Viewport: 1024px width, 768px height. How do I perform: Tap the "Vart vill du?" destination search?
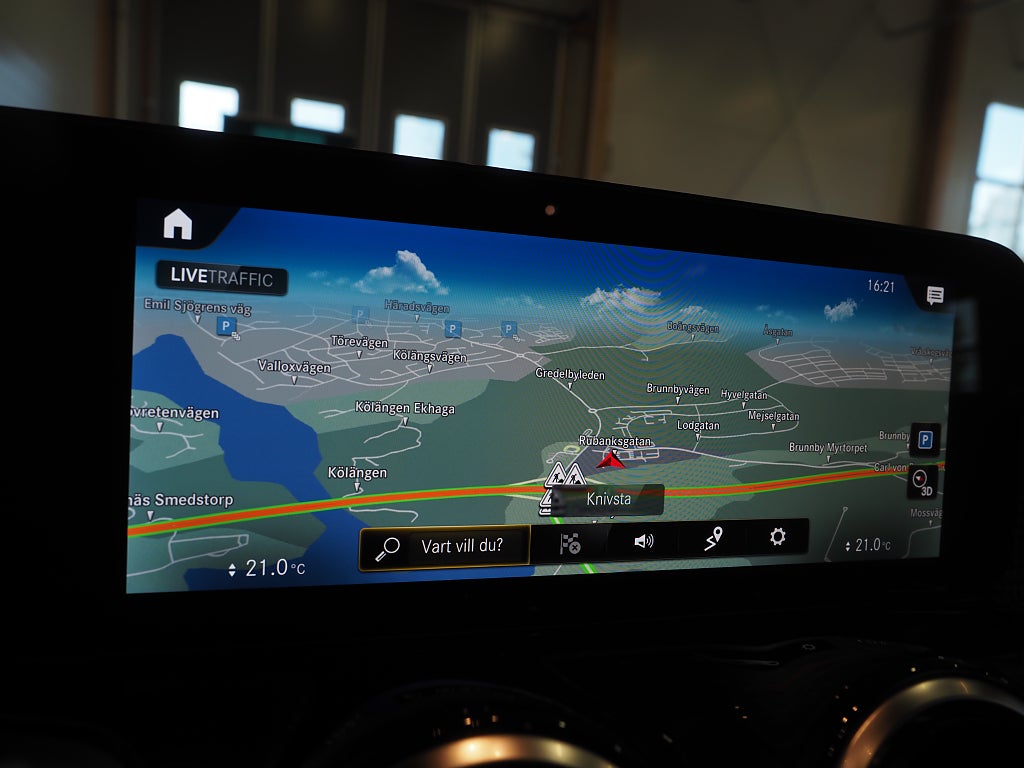[x=445, y=547]
